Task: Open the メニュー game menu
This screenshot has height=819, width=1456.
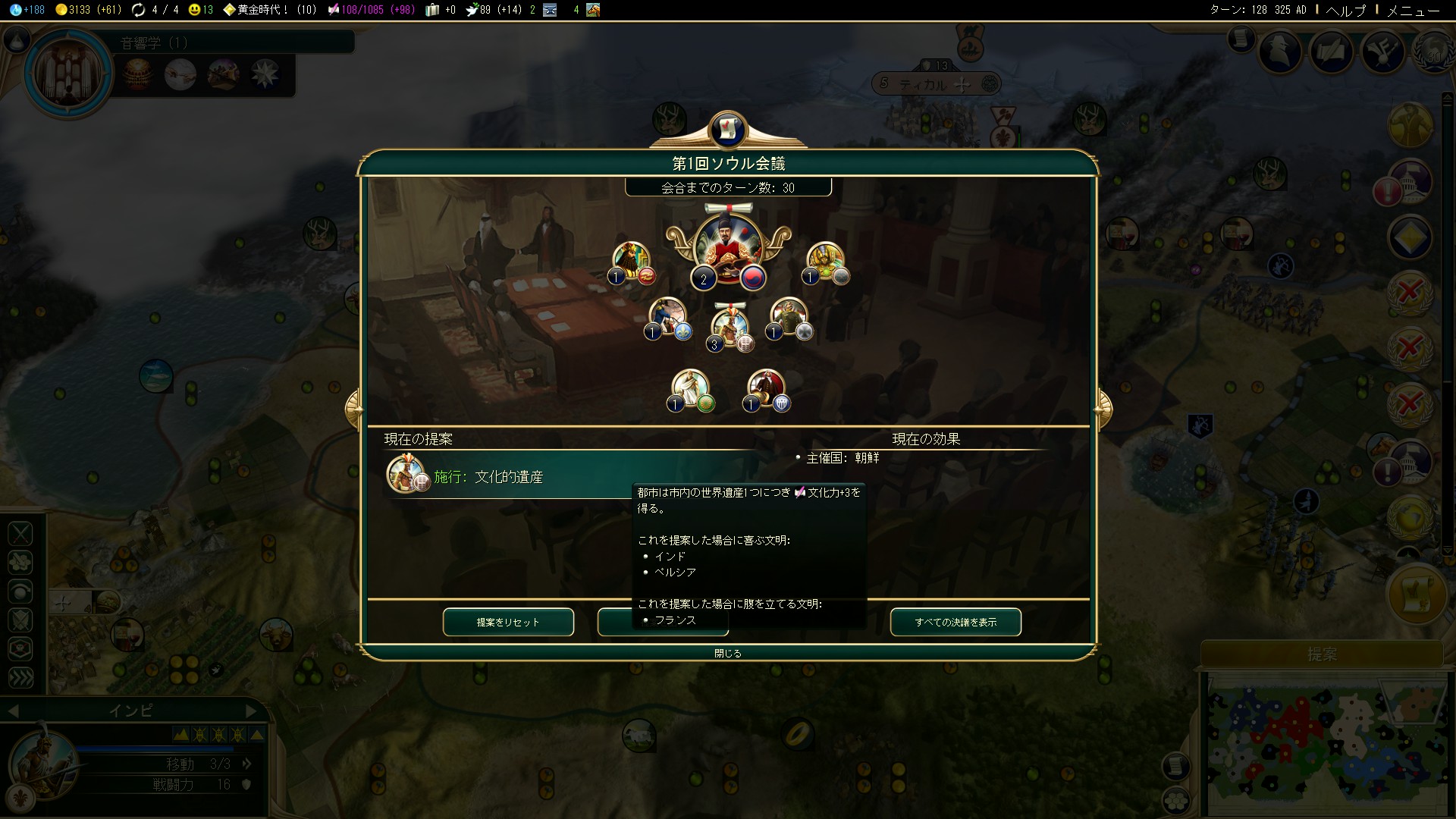Action: (1413, 10)
